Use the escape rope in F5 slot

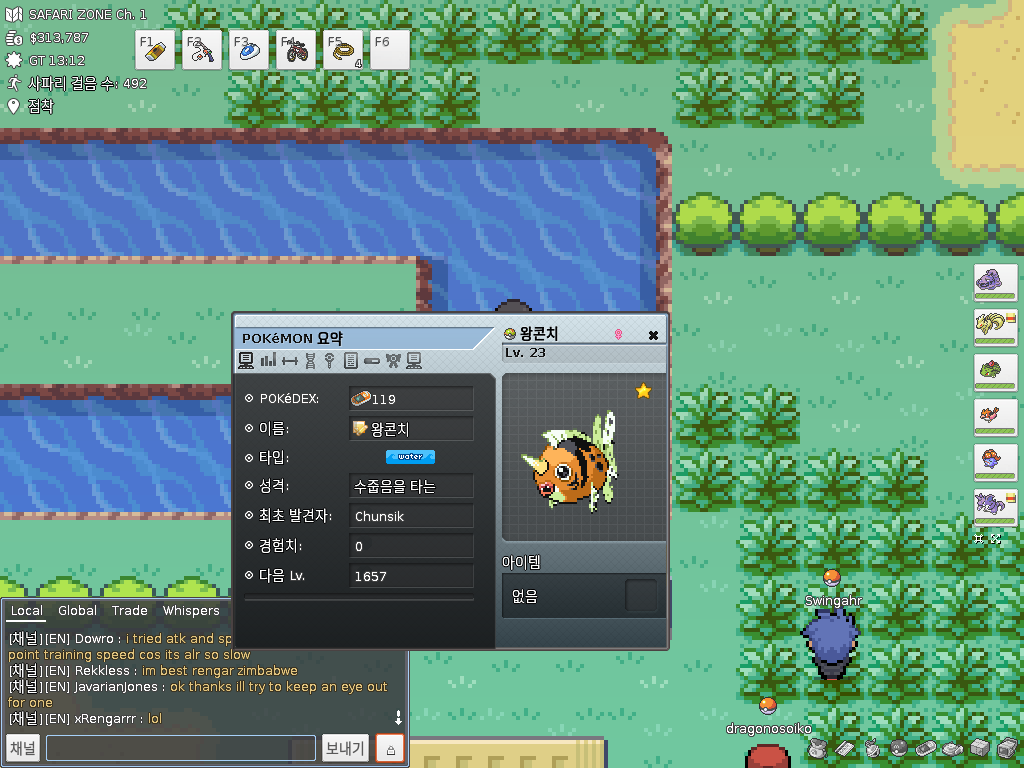click(x=343, y=50)
